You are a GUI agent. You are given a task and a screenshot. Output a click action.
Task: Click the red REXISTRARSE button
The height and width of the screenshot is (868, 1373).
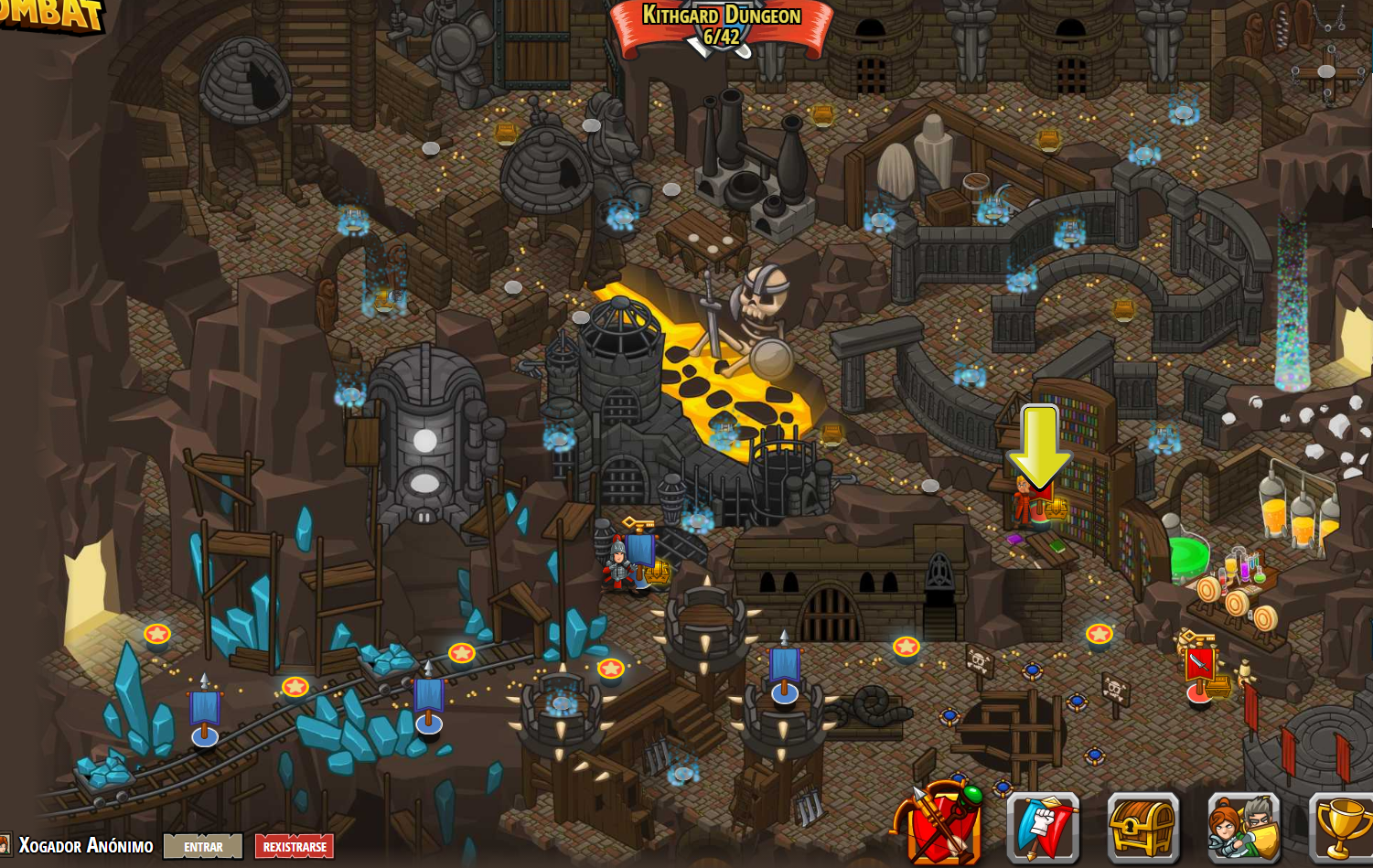(294, 847)
